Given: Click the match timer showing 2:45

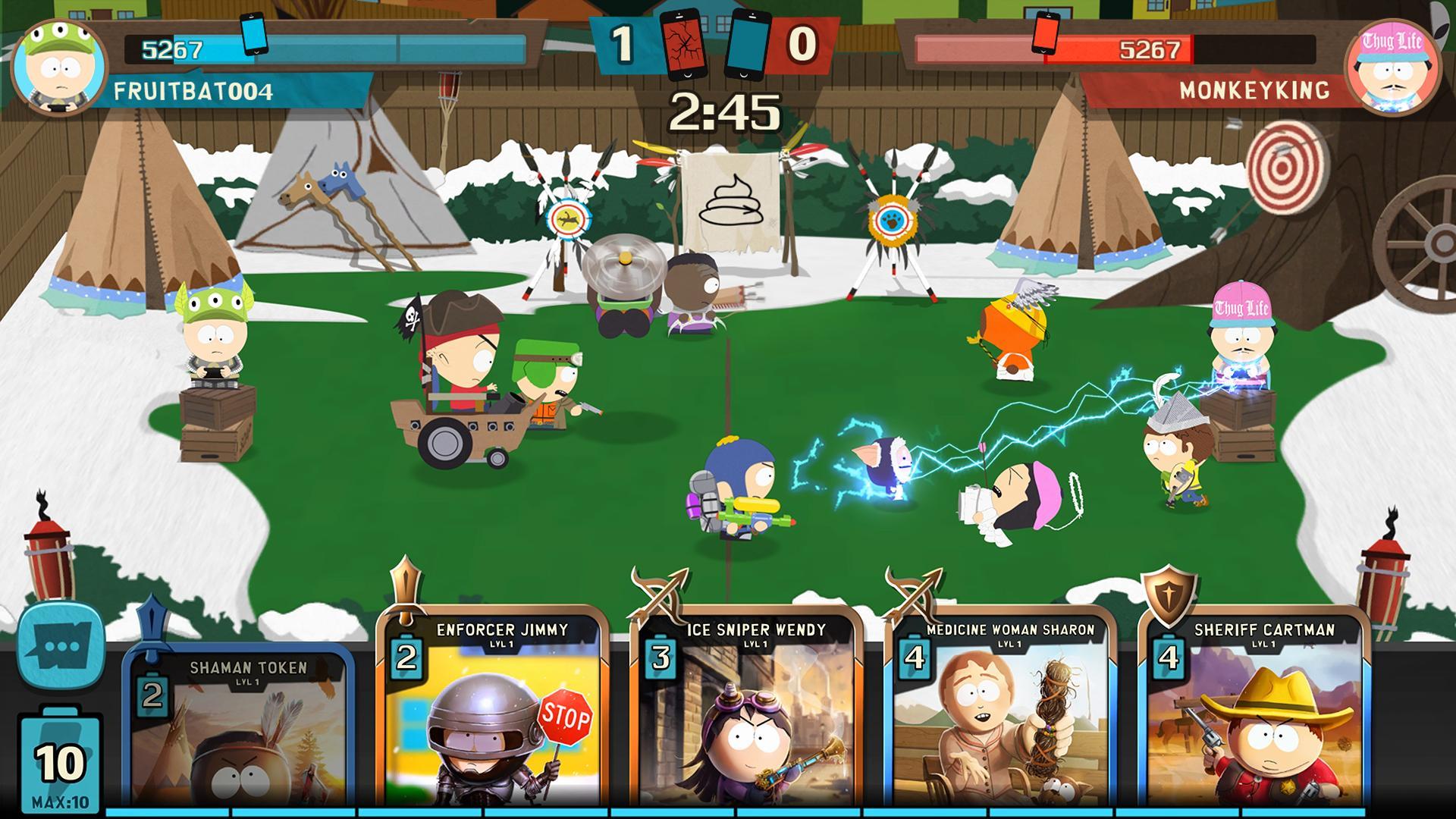Looking at the screenshot, I should (728, 114).
